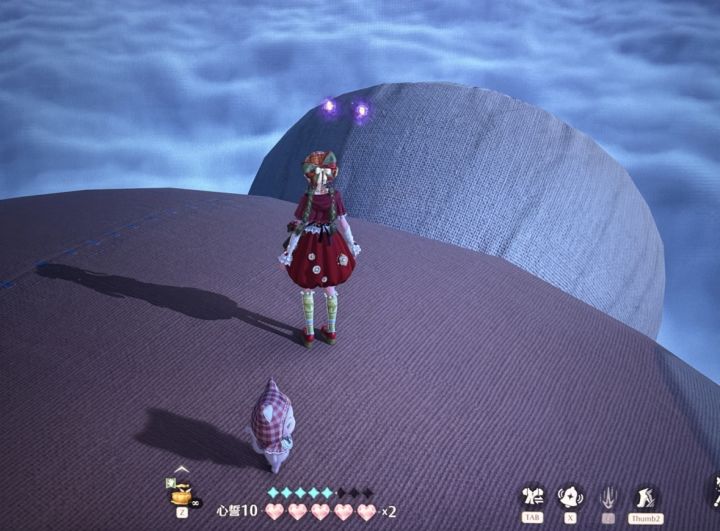Screen dimensions: 720x531
Task: Expand the item list arrow above the teapot
Action: coord(181,469)
